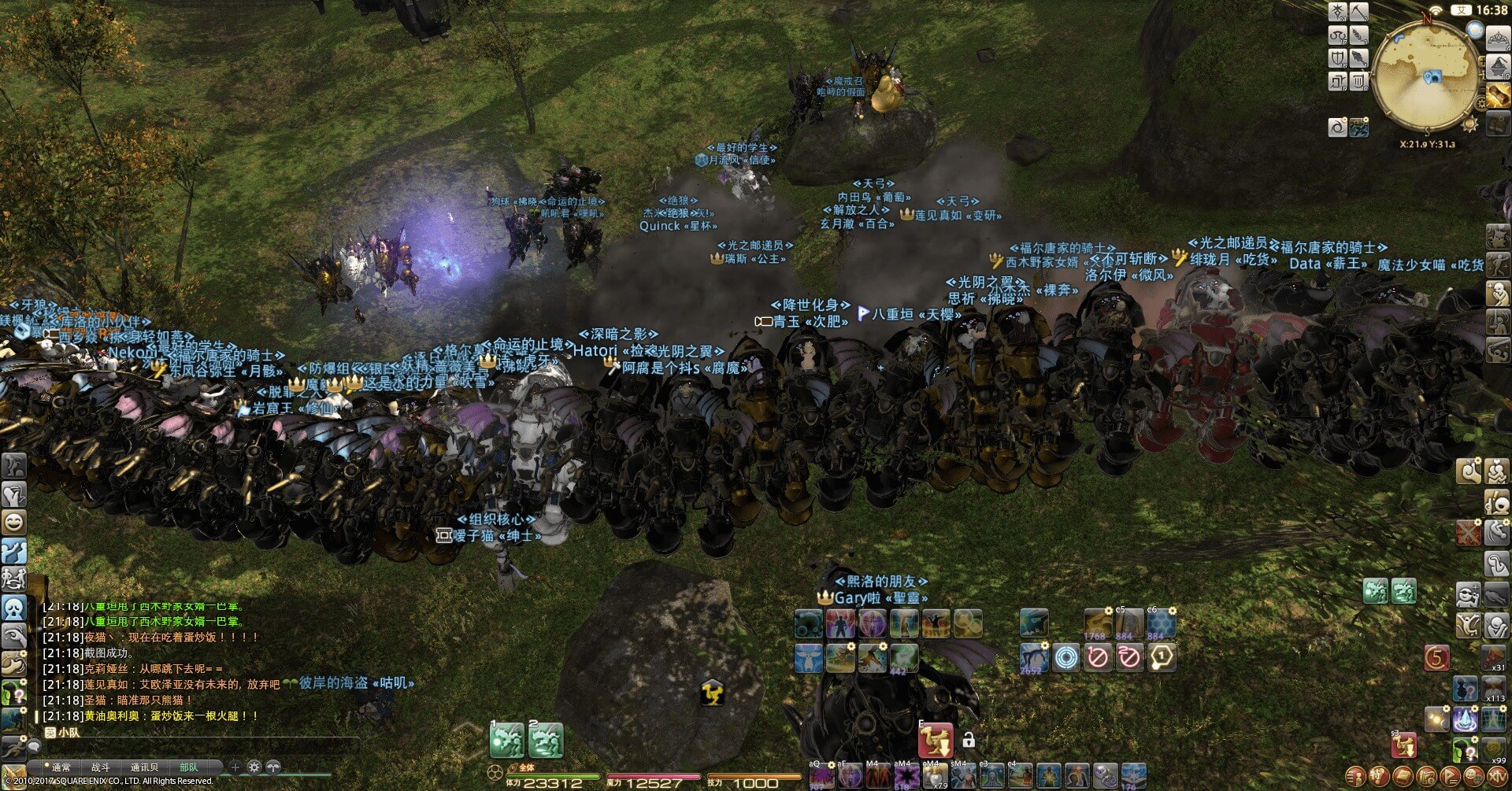
Task: Click the circular minimap
Action: [x=1427, y=77]
